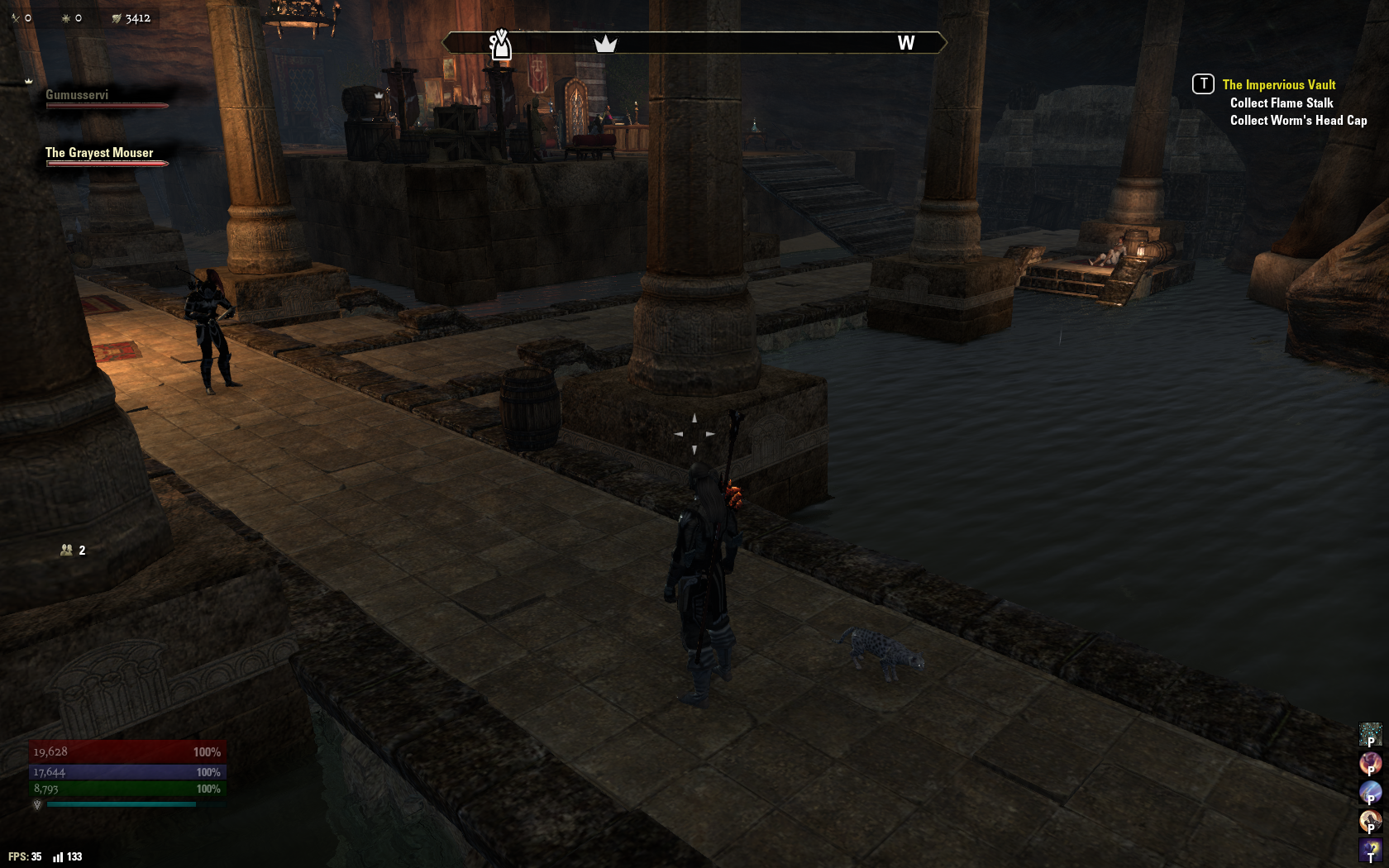
Task: Select Gumusservi group member frame
Action: click(77, 95)
